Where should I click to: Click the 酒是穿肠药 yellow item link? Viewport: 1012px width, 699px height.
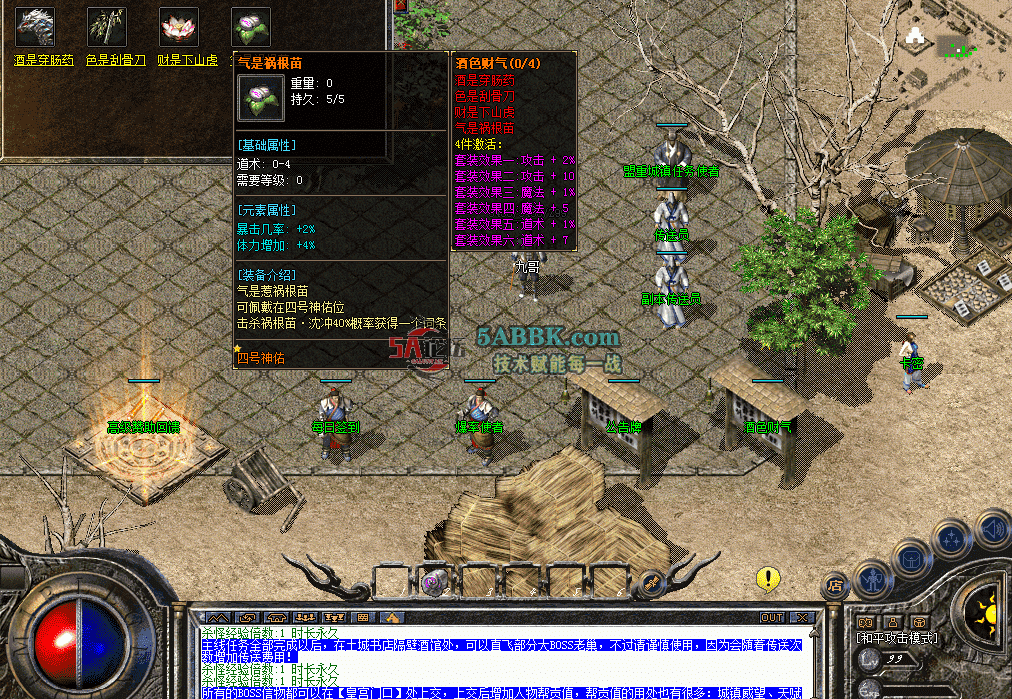[44, 60]
